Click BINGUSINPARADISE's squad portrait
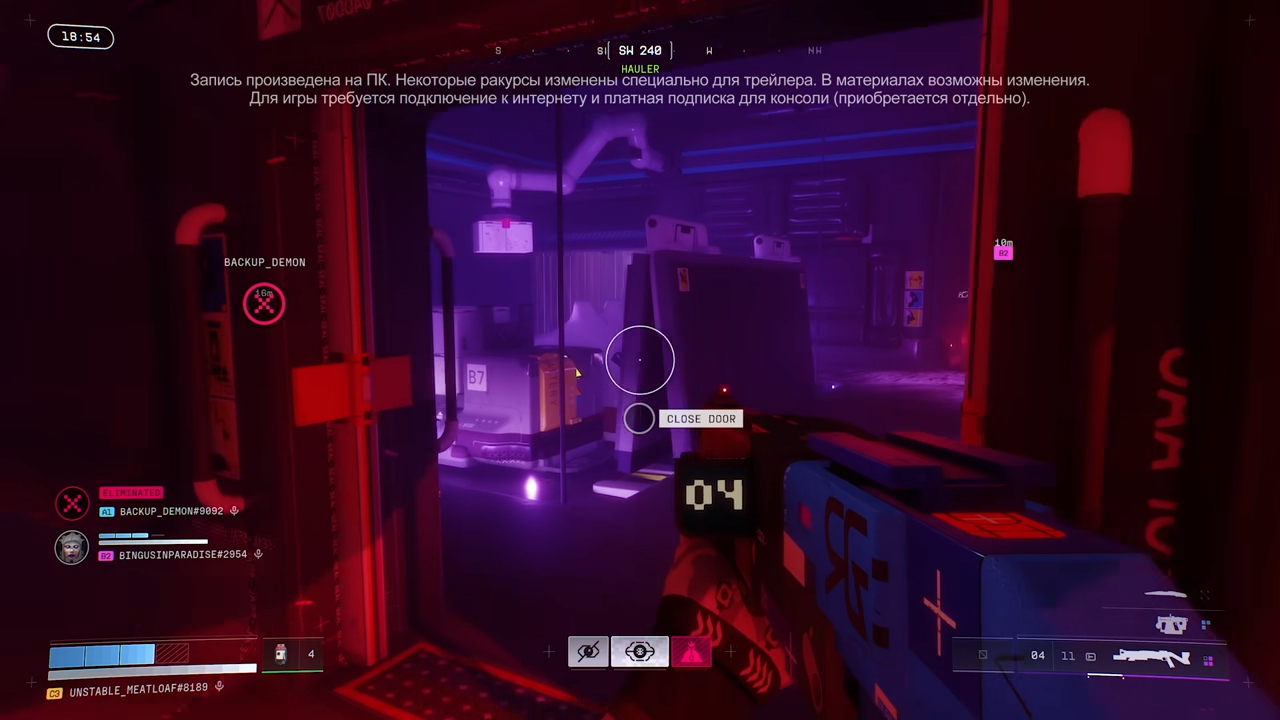This screenshot has width=1280, height=720. point(72,547)
